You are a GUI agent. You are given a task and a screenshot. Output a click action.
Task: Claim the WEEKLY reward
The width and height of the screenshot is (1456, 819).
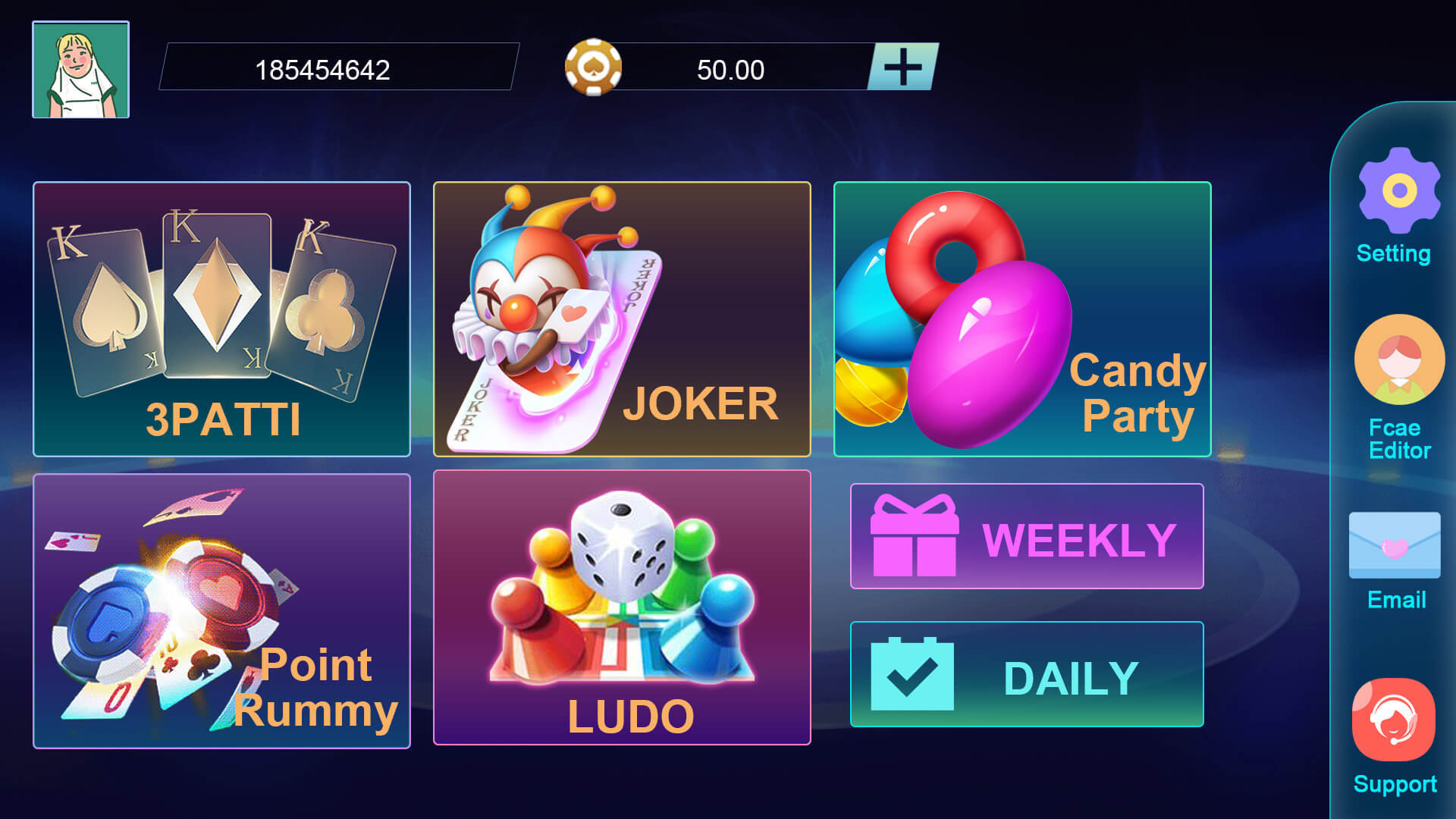click(x=1028, y=535)
